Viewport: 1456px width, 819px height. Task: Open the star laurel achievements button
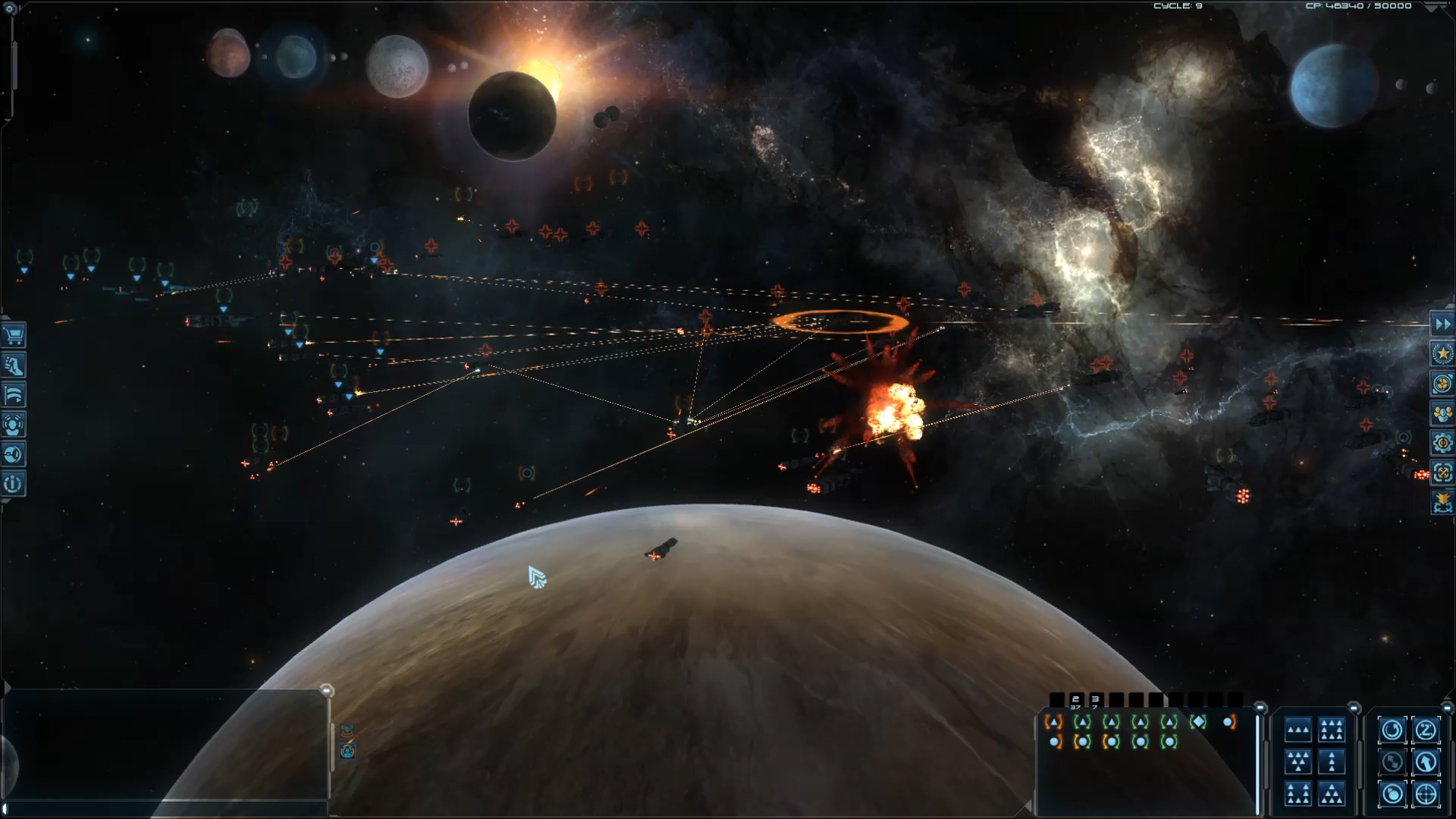tap(1442, 354)
